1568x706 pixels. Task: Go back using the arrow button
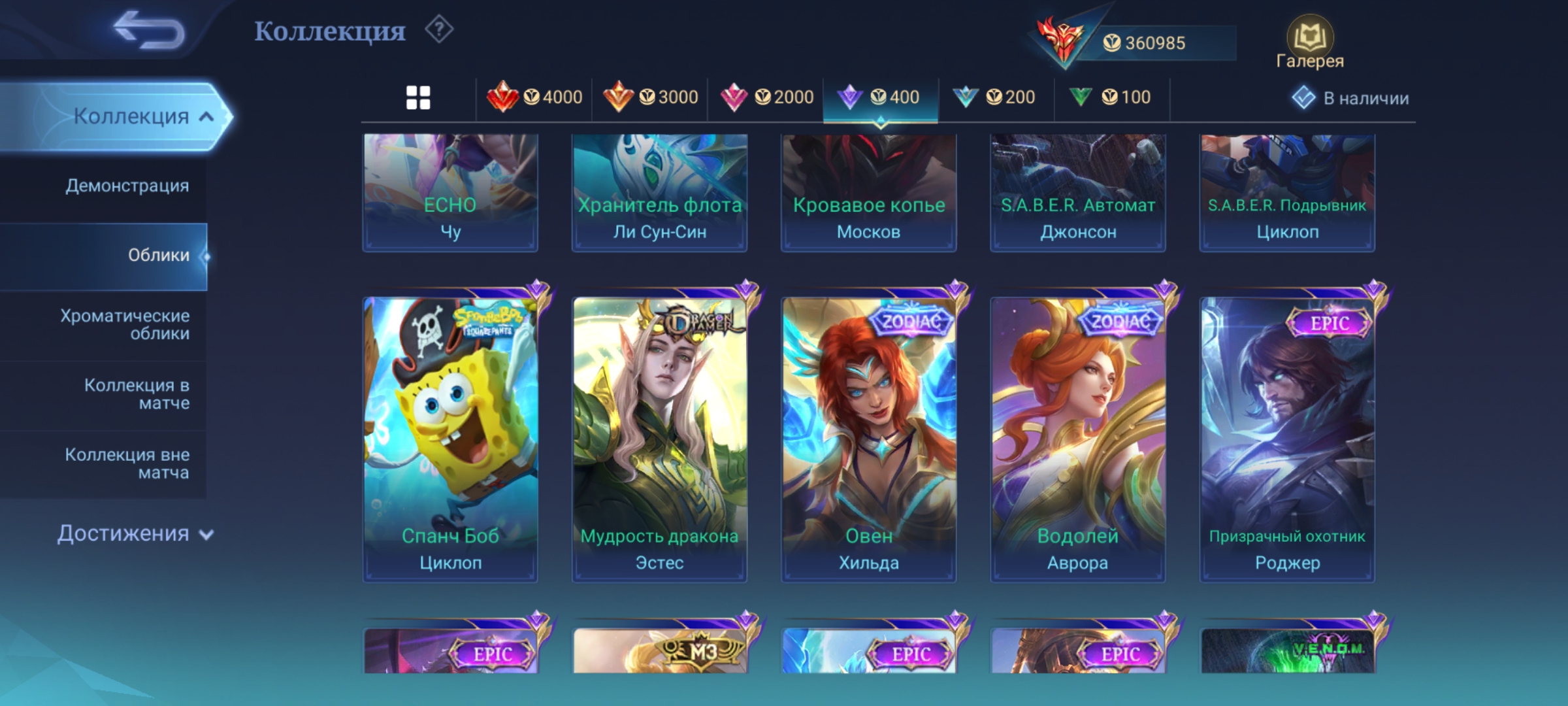(x=149, y=30)
